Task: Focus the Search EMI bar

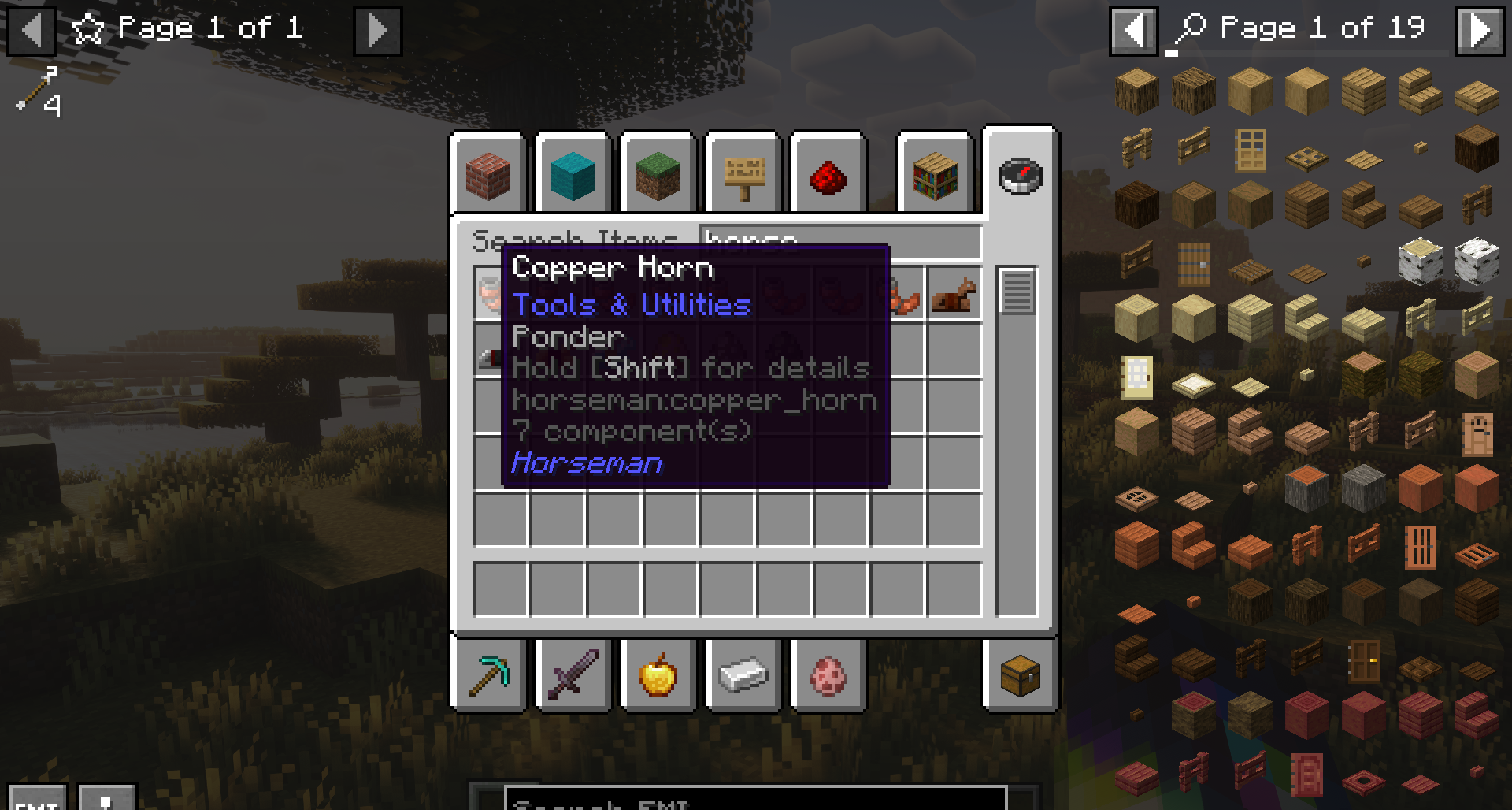Action: click(754, 800)
